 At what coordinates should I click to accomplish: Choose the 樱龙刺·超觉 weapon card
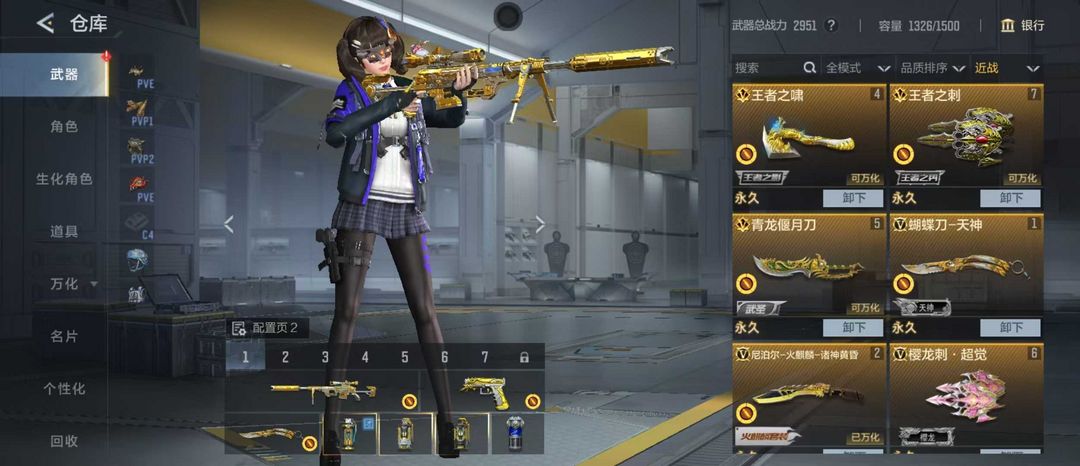[x=965, y=395]
